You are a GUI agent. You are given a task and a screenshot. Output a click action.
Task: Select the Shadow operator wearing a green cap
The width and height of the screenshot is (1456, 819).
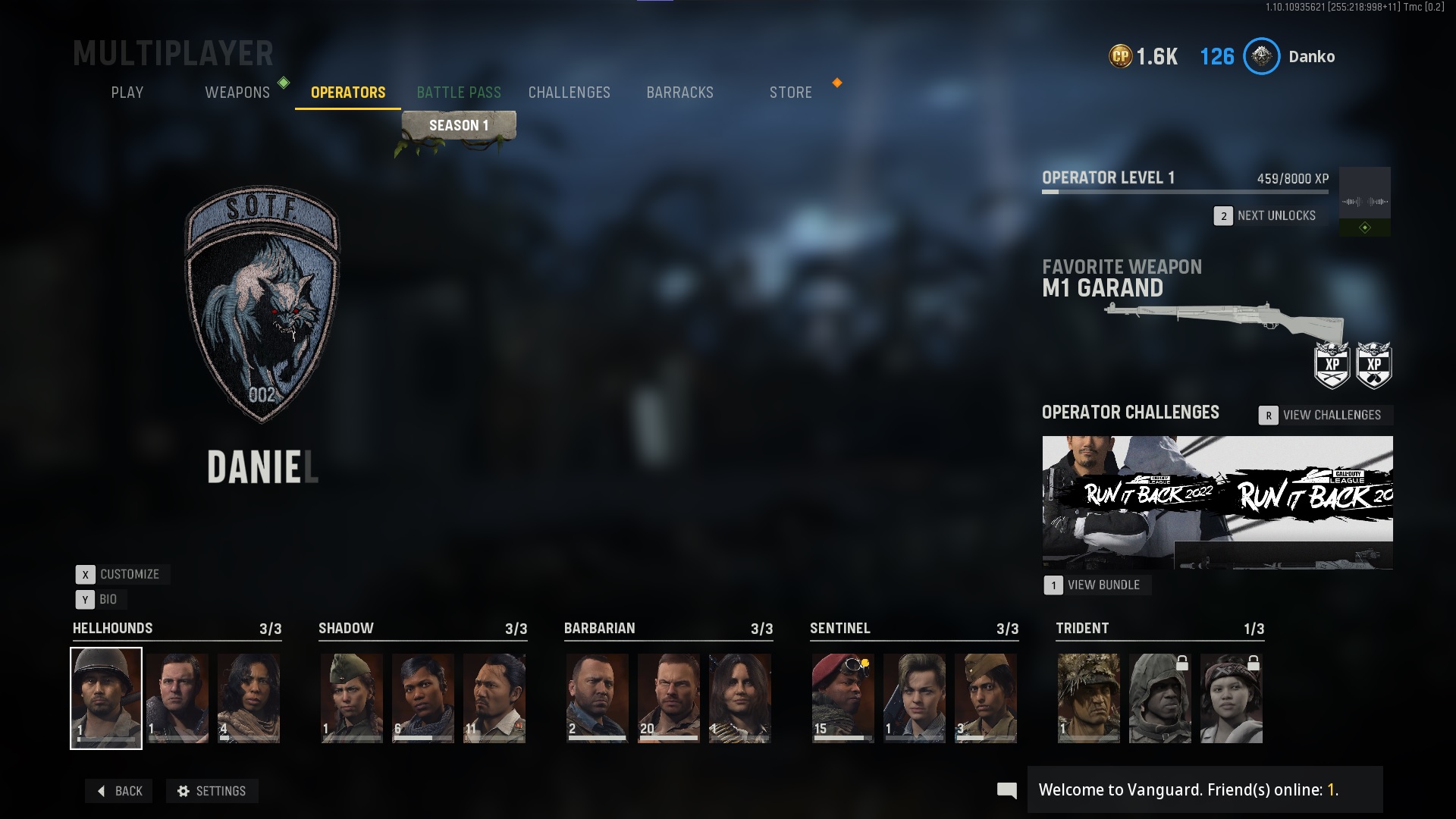tap(351, 698)
